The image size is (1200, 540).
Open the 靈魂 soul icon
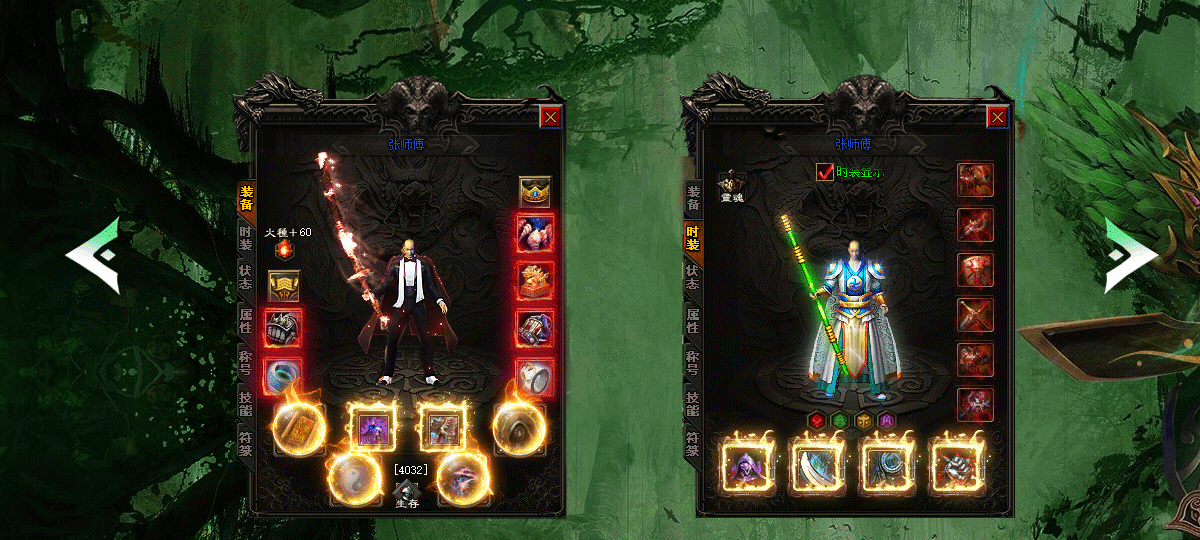tap(733, 186)
